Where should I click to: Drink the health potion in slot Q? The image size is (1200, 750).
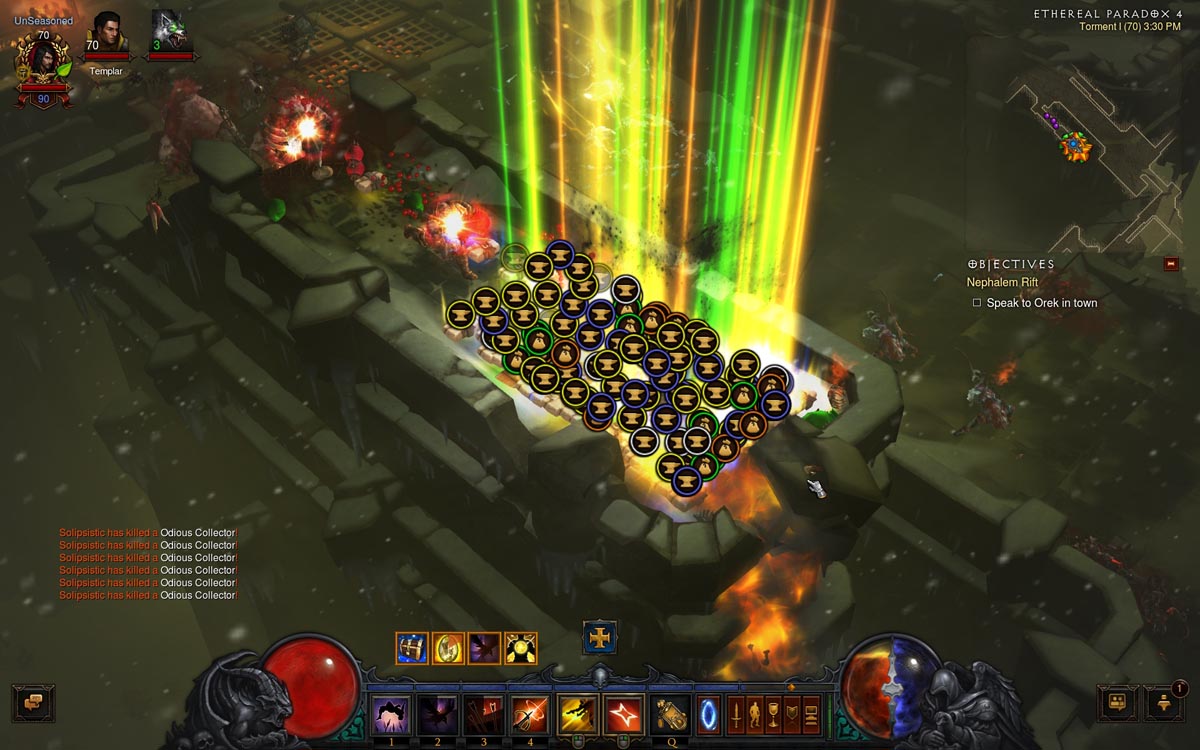click(x=669, y=714)
